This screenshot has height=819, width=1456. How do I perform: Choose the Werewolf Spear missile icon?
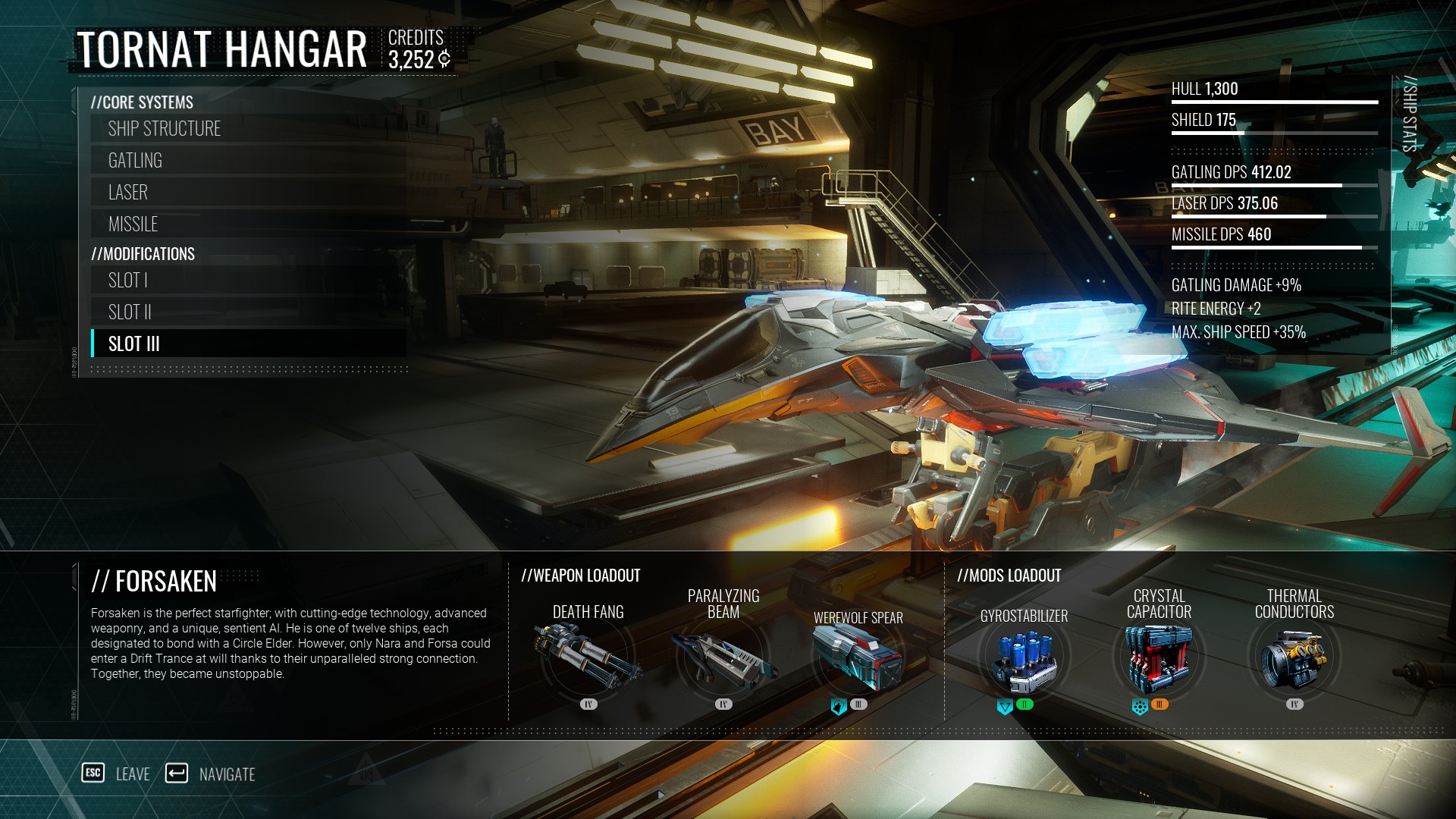[x=858, y=656]
